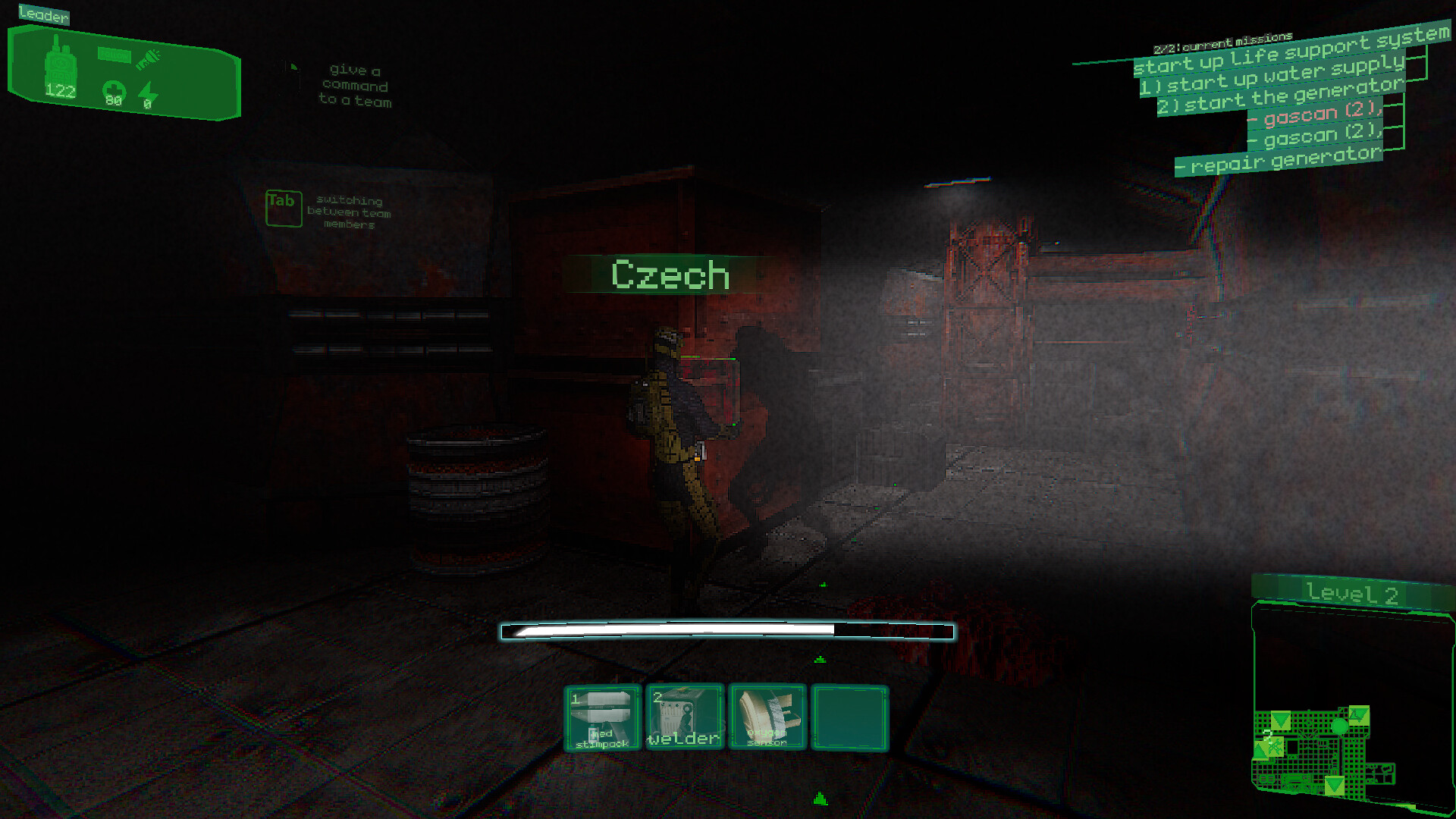Click the lightning energy icon showing 0
Image resolution: width=1456 pixels, height=819 pixels.
(149, 93)
